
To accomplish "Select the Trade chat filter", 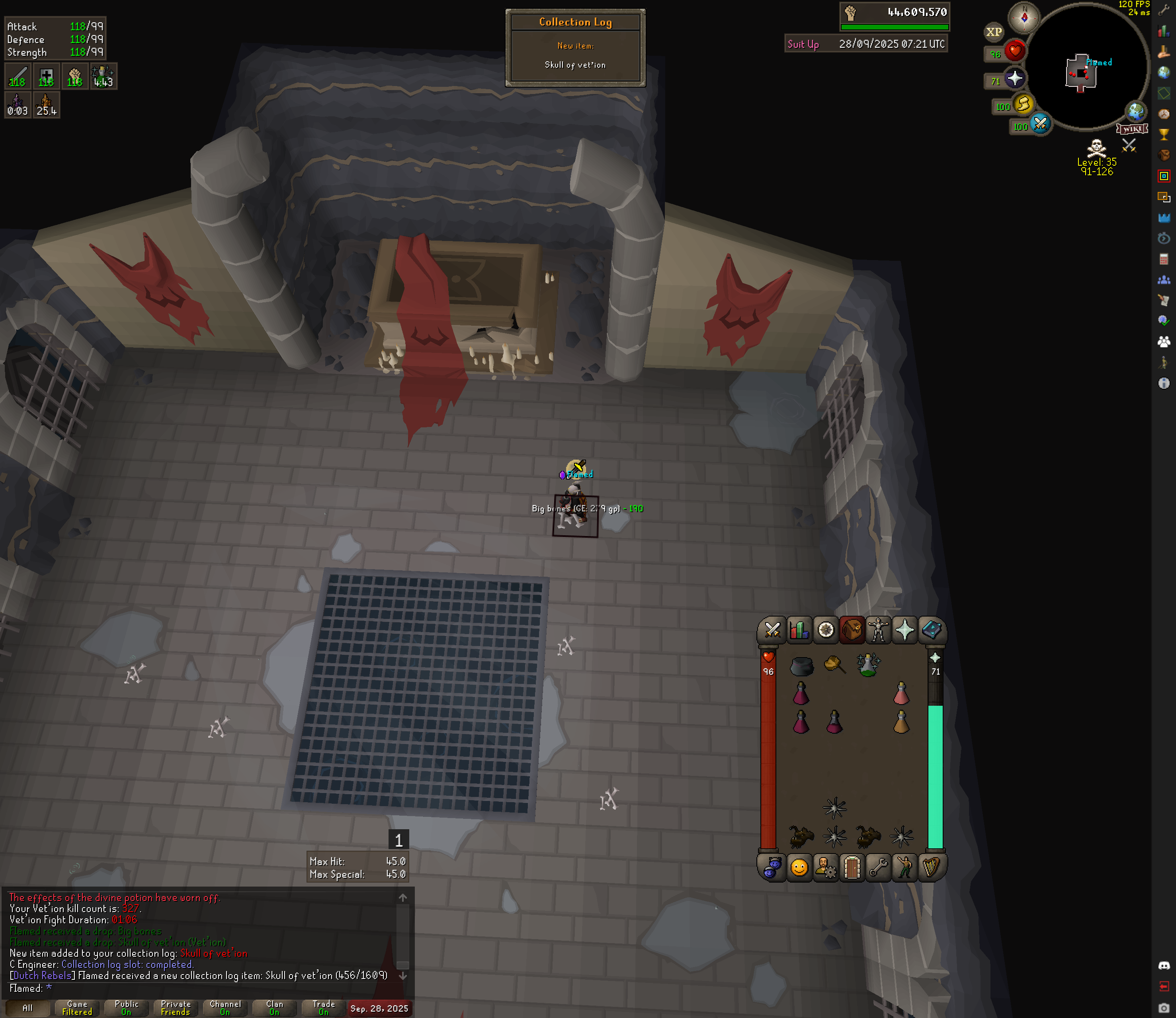I will (324, 1008).
